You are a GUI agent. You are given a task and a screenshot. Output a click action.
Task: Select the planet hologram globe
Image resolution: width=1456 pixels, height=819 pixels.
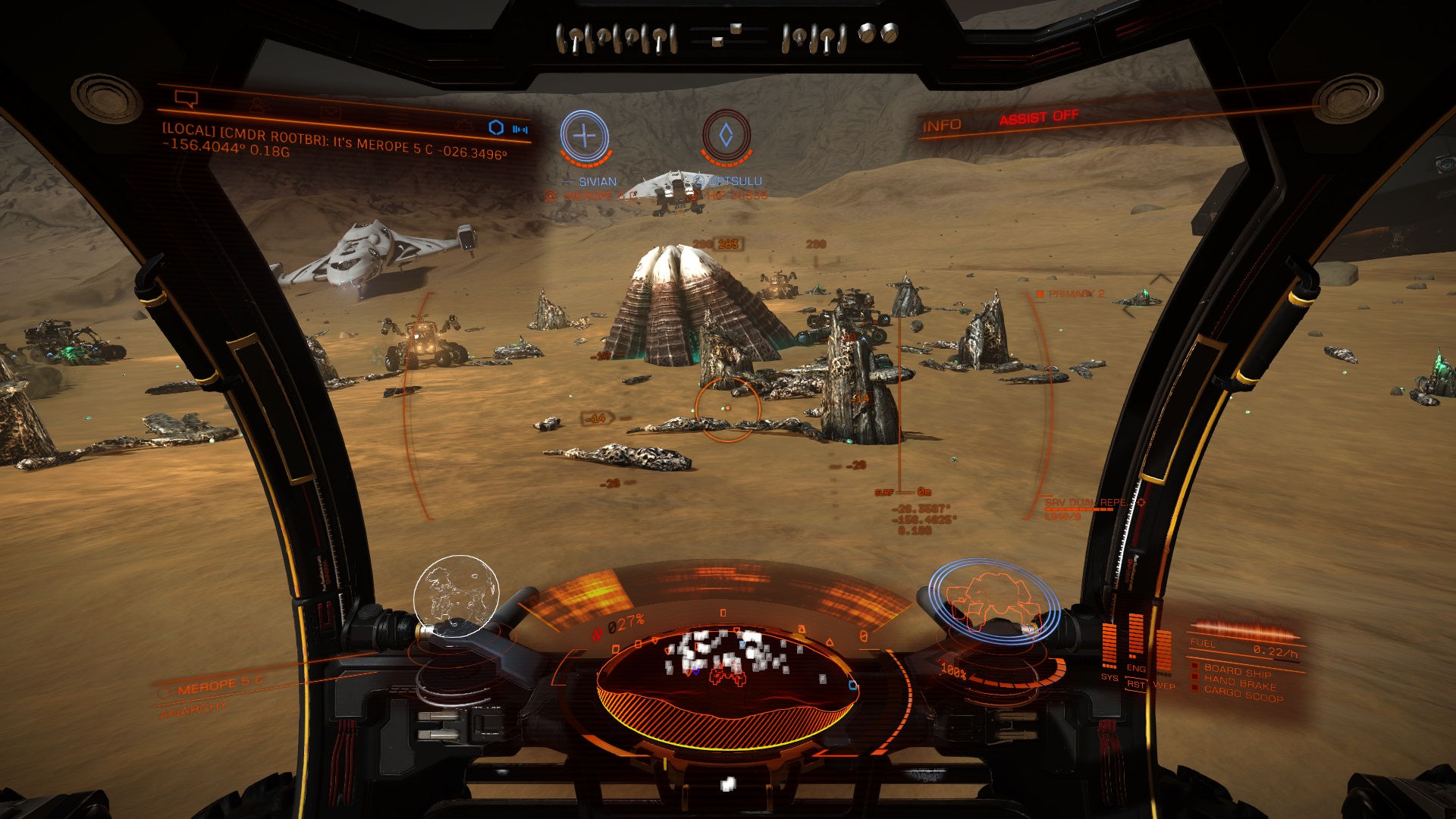coord(456,596)
